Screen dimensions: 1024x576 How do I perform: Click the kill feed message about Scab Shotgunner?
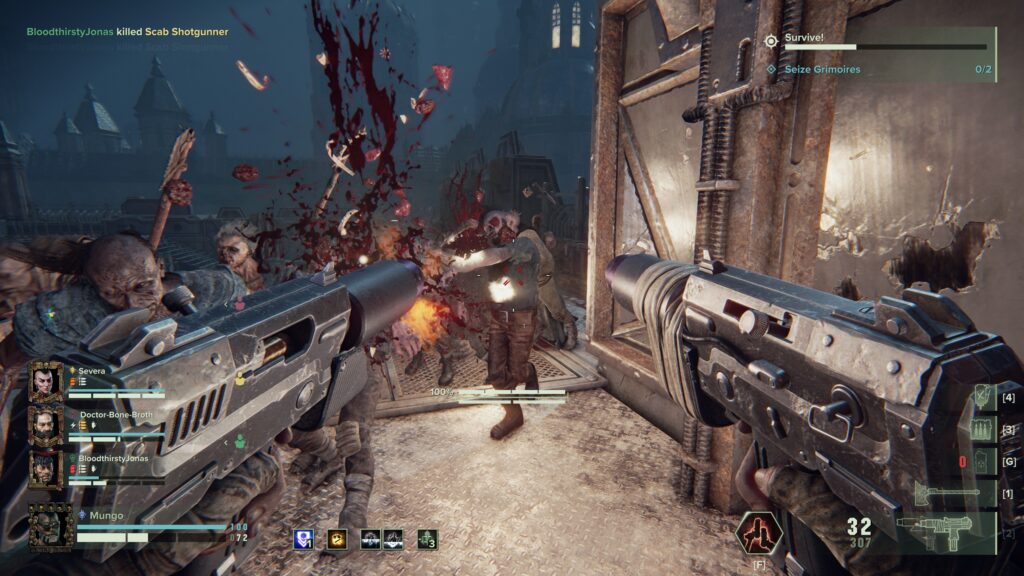coord(128,32)
